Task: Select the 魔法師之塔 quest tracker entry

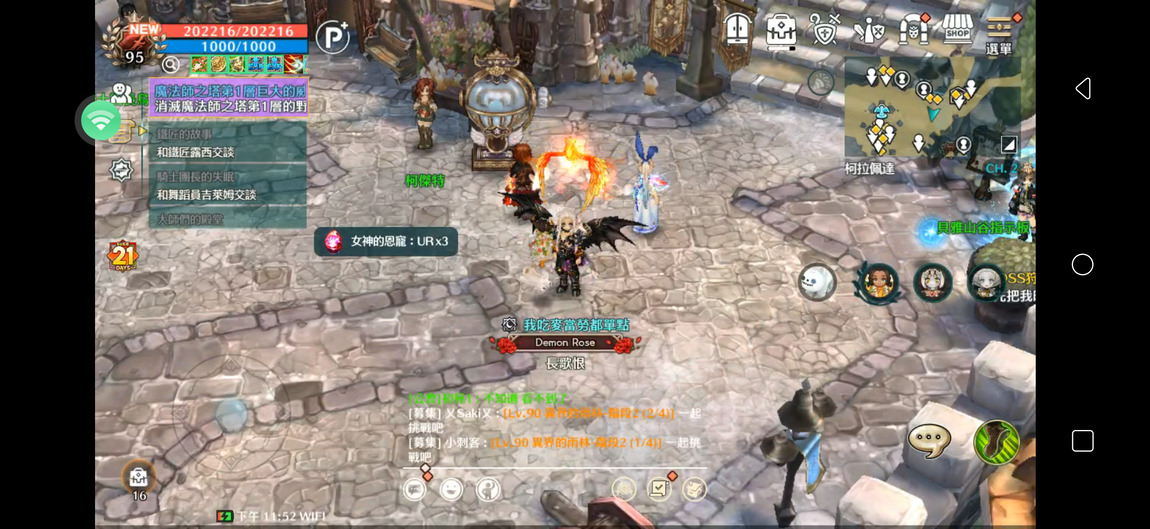Action: tap(230, 98)
